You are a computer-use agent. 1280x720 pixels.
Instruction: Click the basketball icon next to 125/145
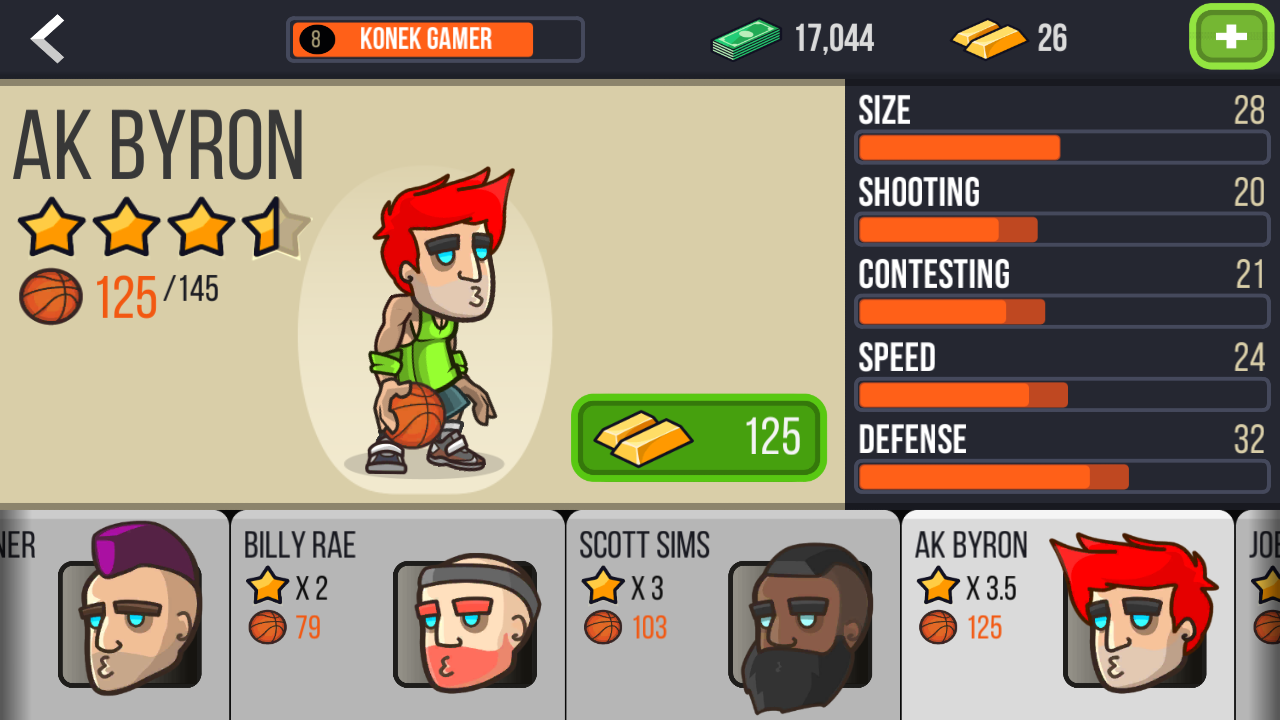click(50, 295)
